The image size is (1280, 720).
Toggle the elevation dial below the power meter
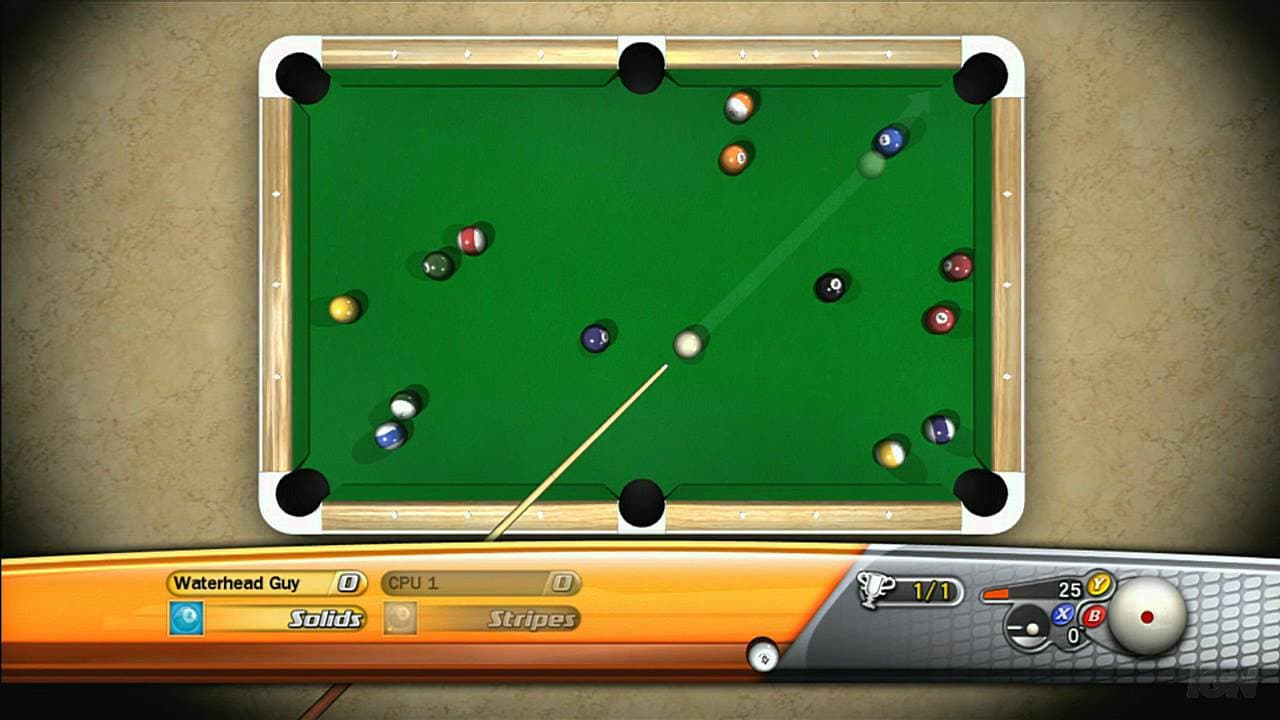coord(1025,629)
